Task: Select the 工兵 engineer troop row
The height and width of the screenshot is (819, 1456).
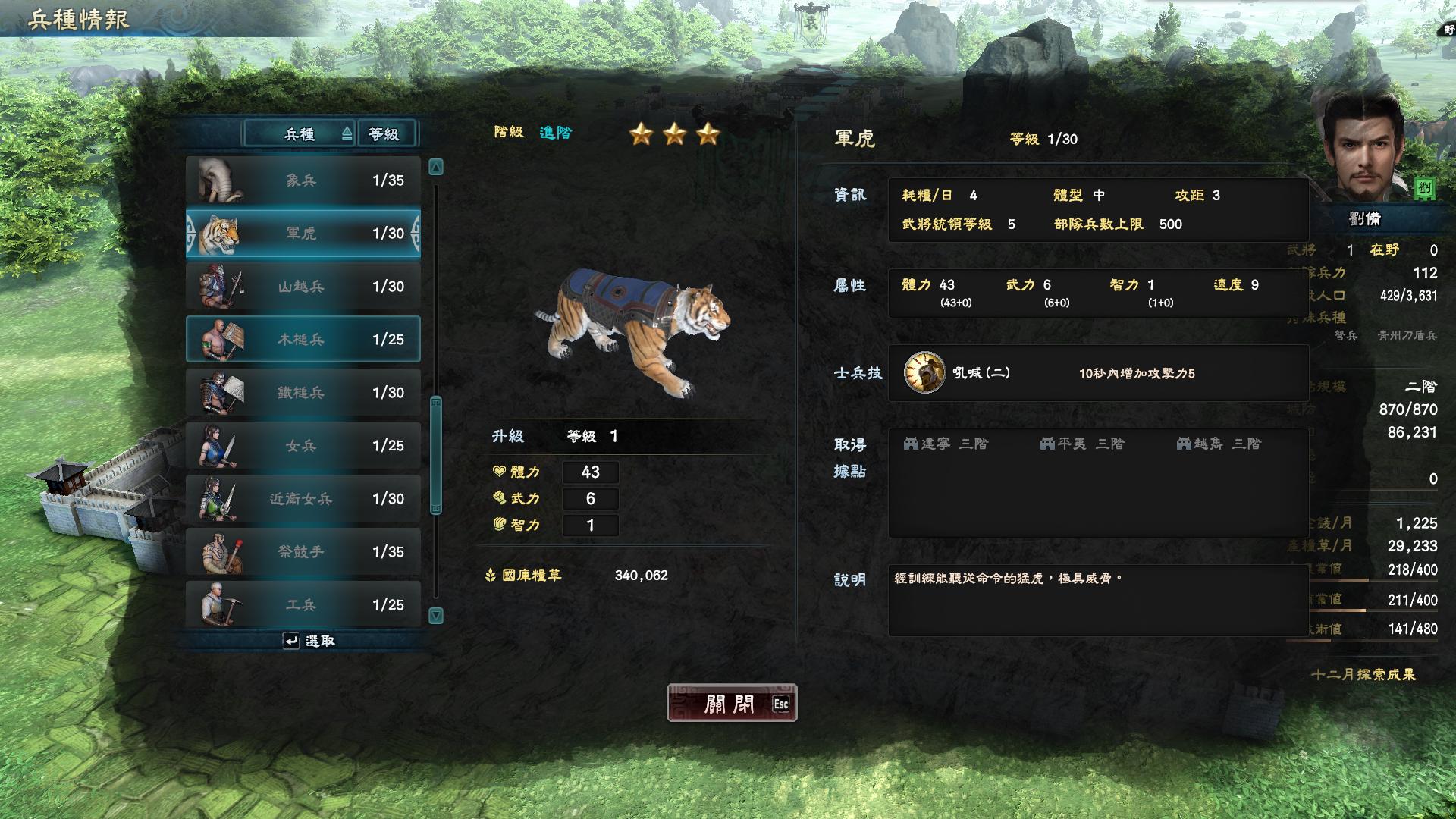Action: coord(303,604)
